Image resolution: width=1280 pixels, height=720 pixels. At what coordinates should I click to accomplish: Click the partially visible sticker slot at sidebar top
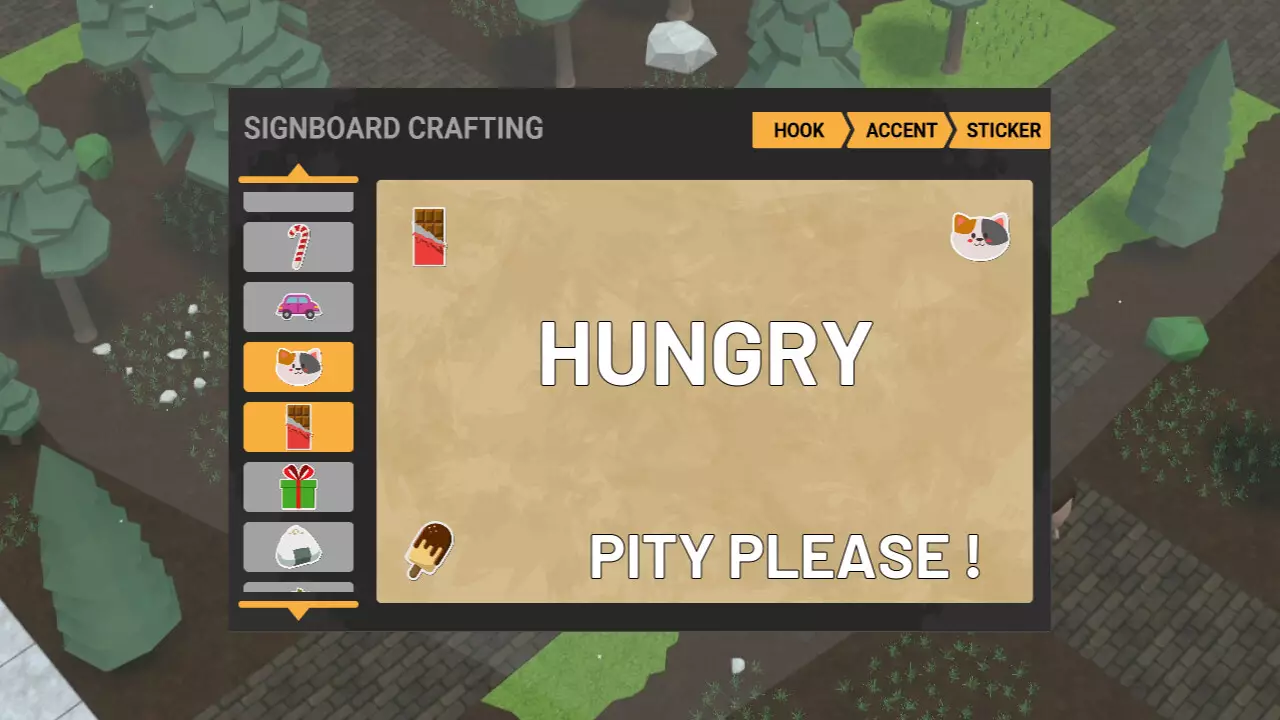pos(298,200)
